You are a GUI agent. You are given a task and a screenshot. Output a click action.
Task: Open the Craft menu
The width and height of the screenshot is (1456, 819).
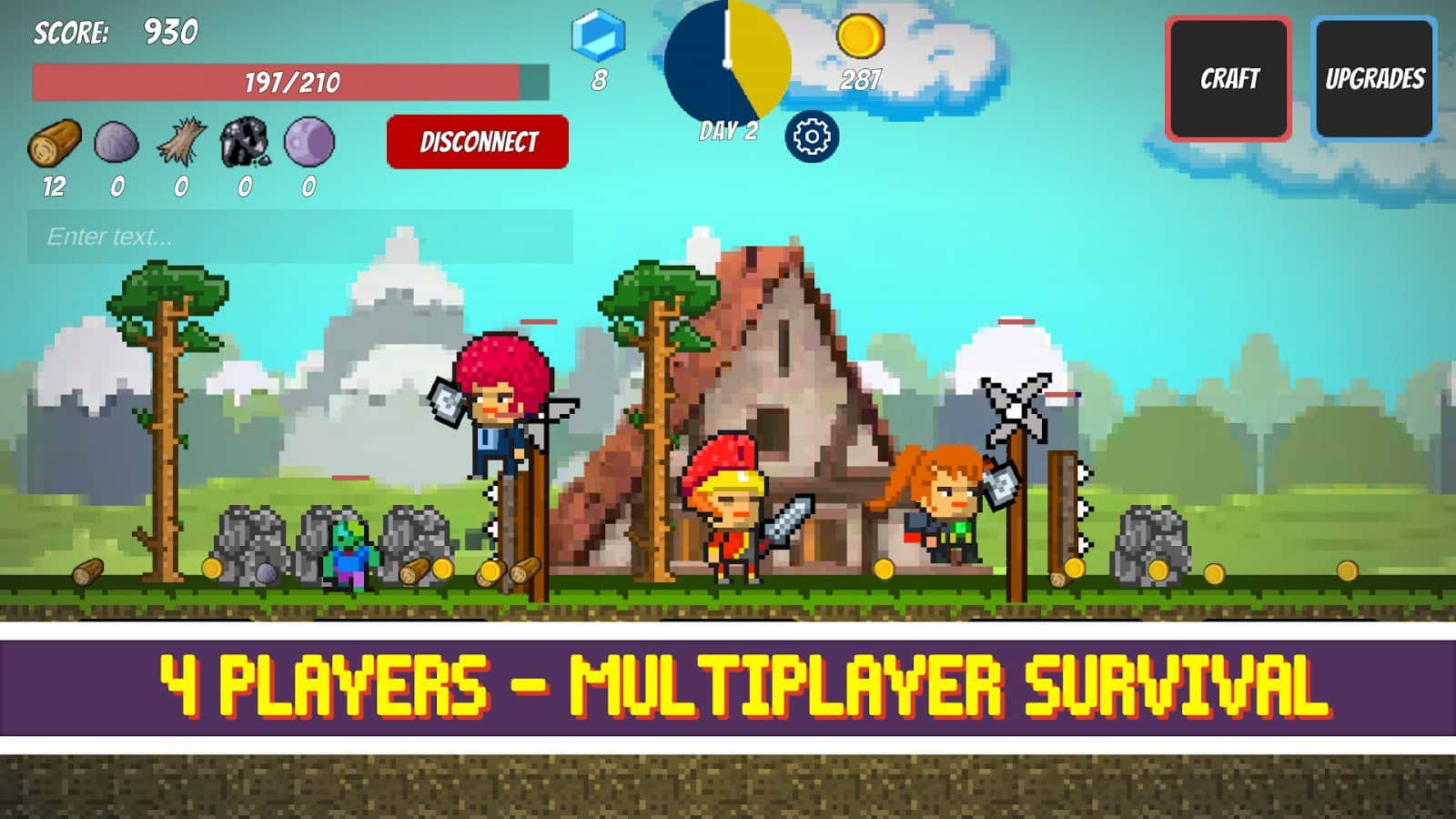[1228, 79]
